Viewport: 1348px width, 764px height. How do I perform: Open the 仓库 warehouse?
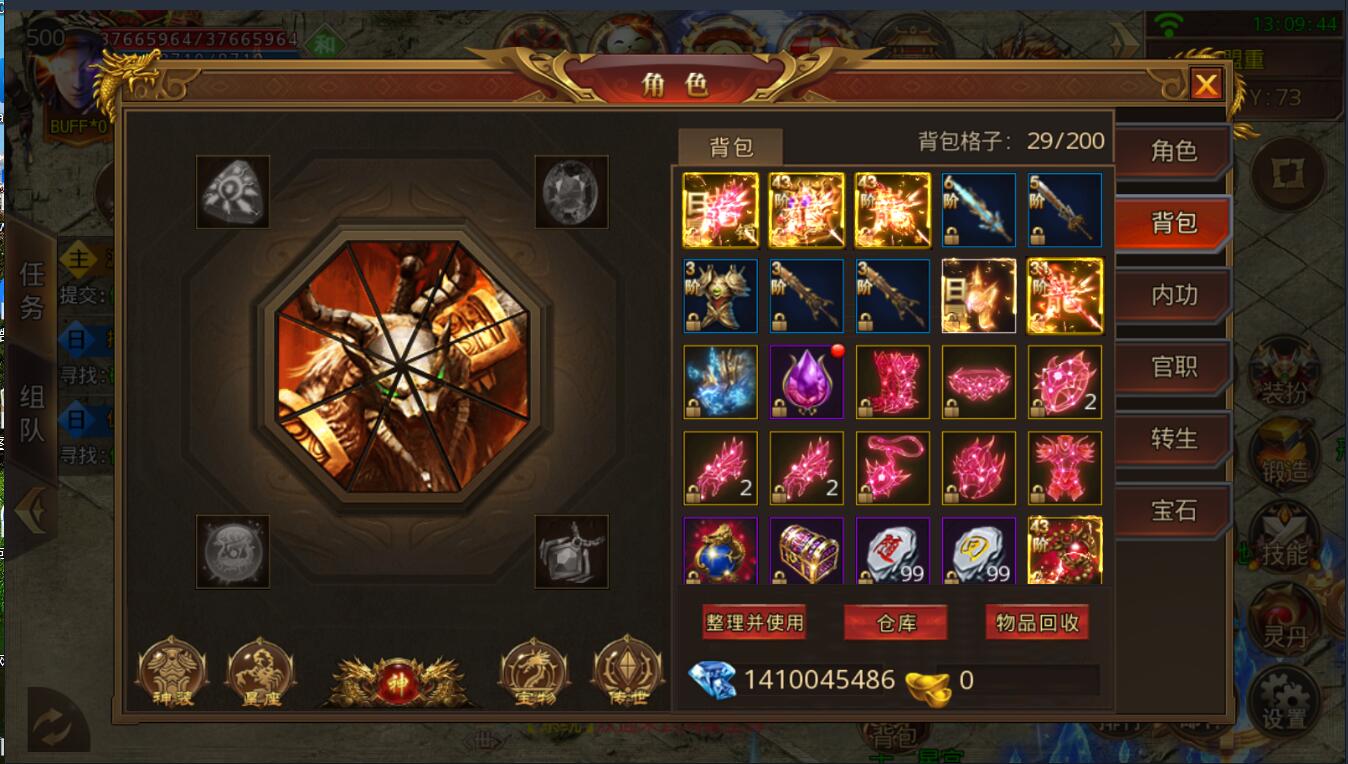click(896, 623)
